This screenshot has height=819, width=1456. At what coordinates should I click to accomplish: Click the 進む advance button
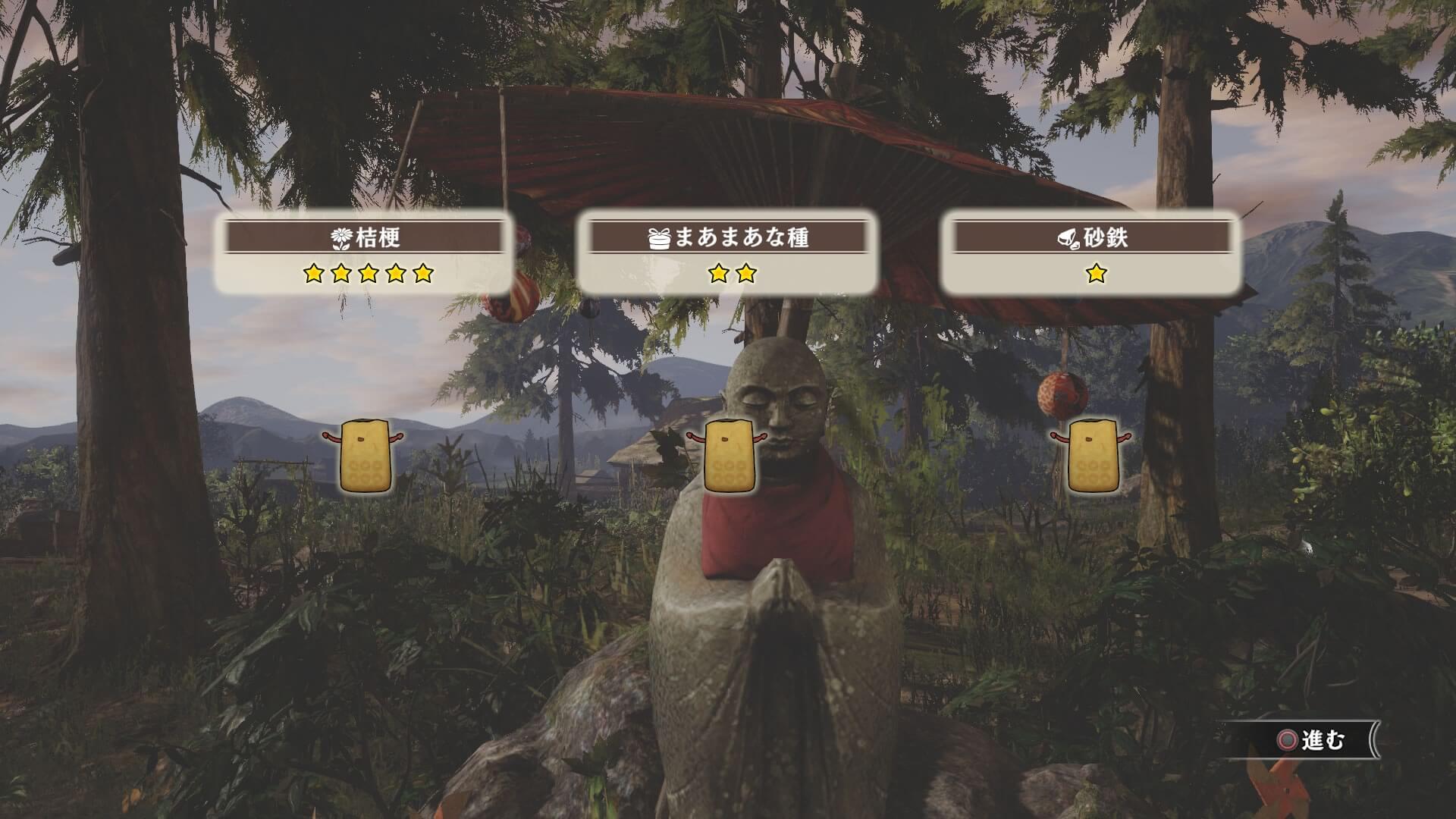click(1312, 740)
